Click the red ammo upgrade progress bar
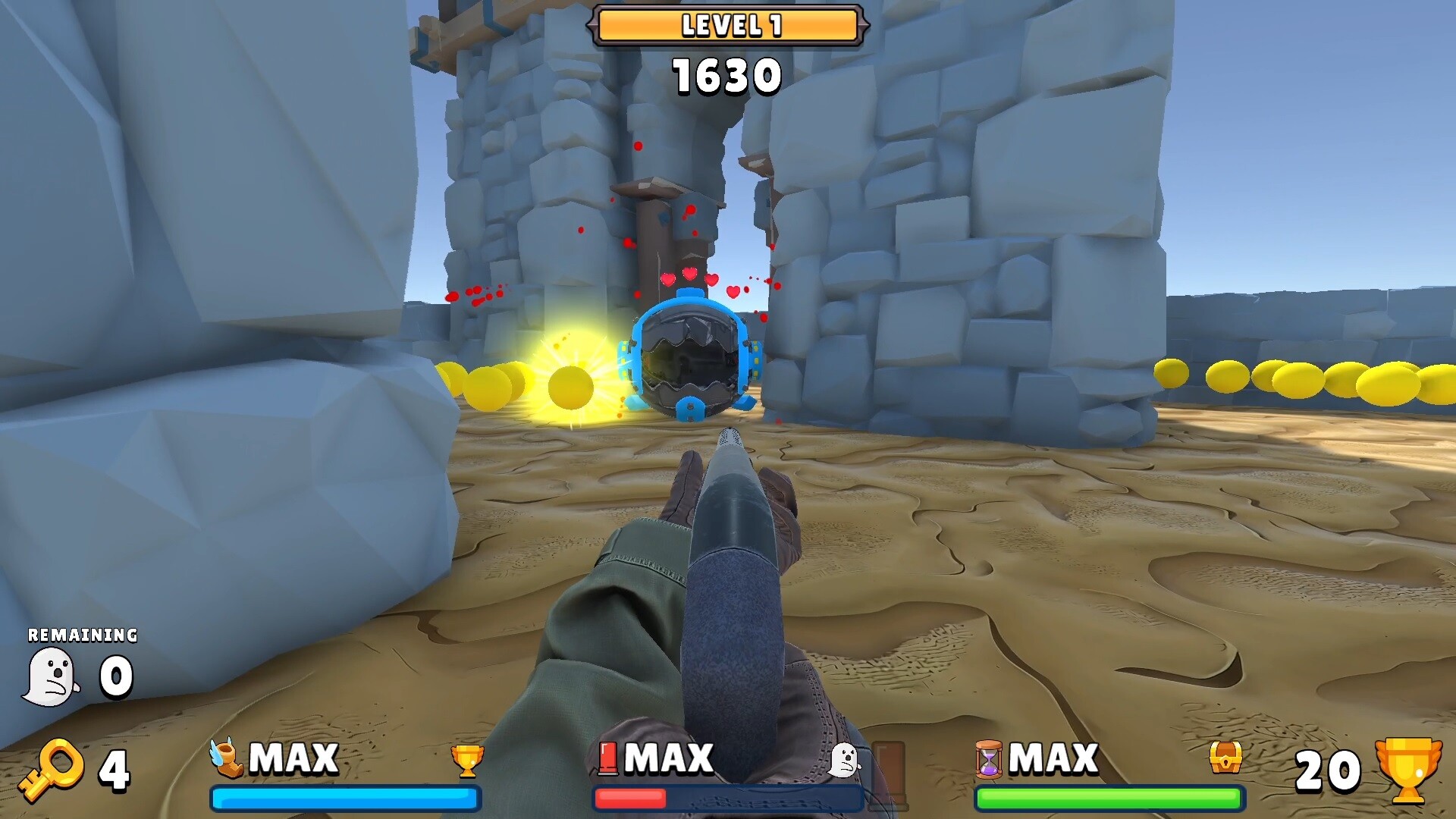This screenshot has height=819, width=1456. [x=728, y=798]
